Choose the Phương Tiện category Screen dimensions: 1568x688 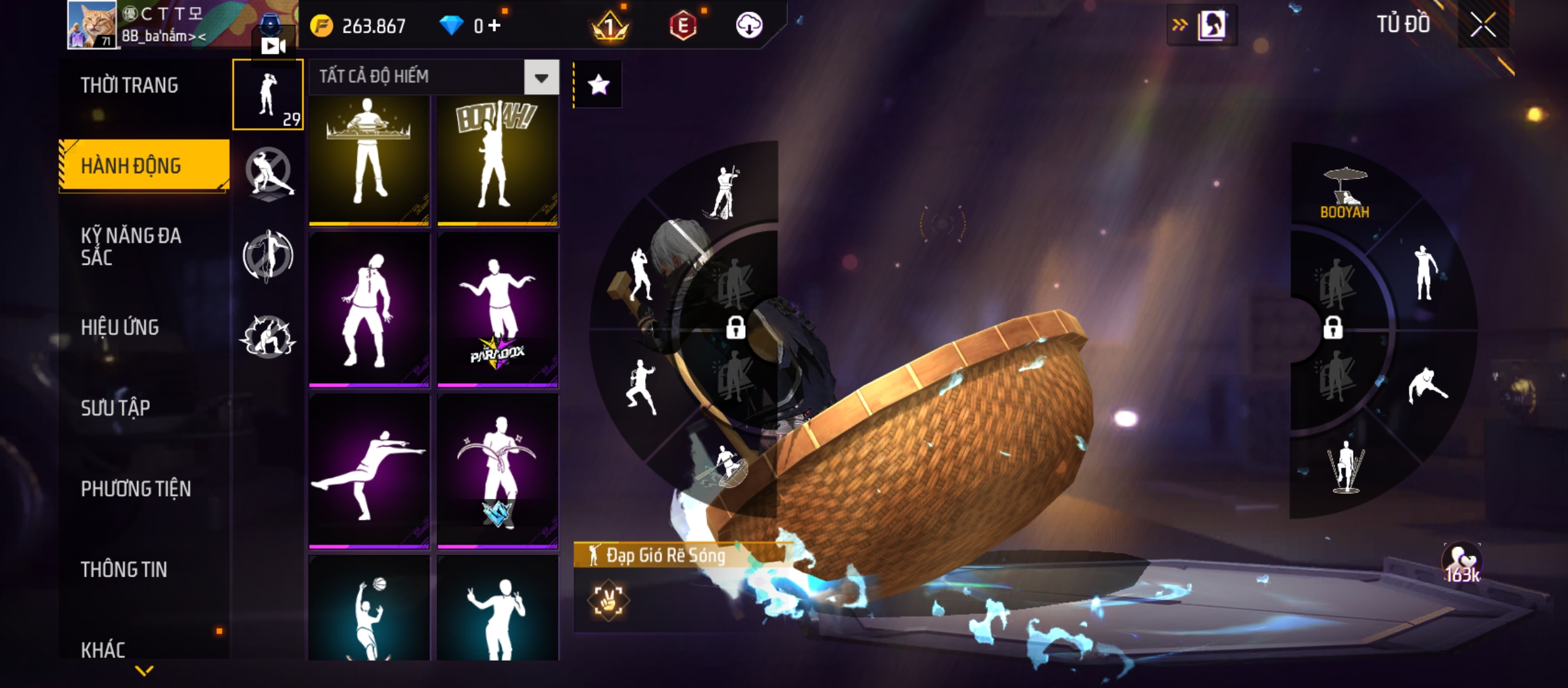coord(136,489)
